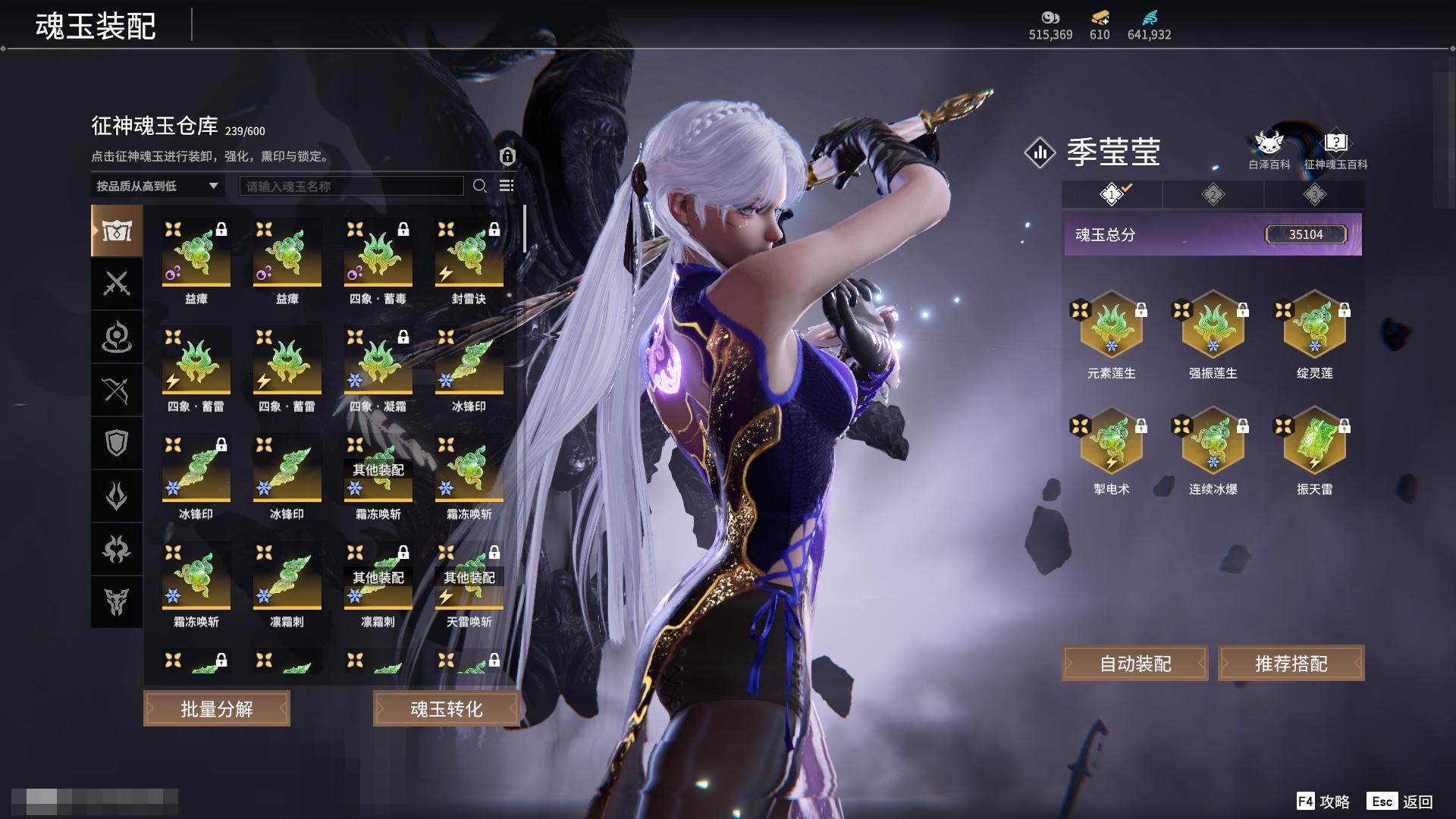Viewport: 1456px width, 819px height.
Task: Switch to loadout preset 2 tab
Action: (x=1213, y=195)
